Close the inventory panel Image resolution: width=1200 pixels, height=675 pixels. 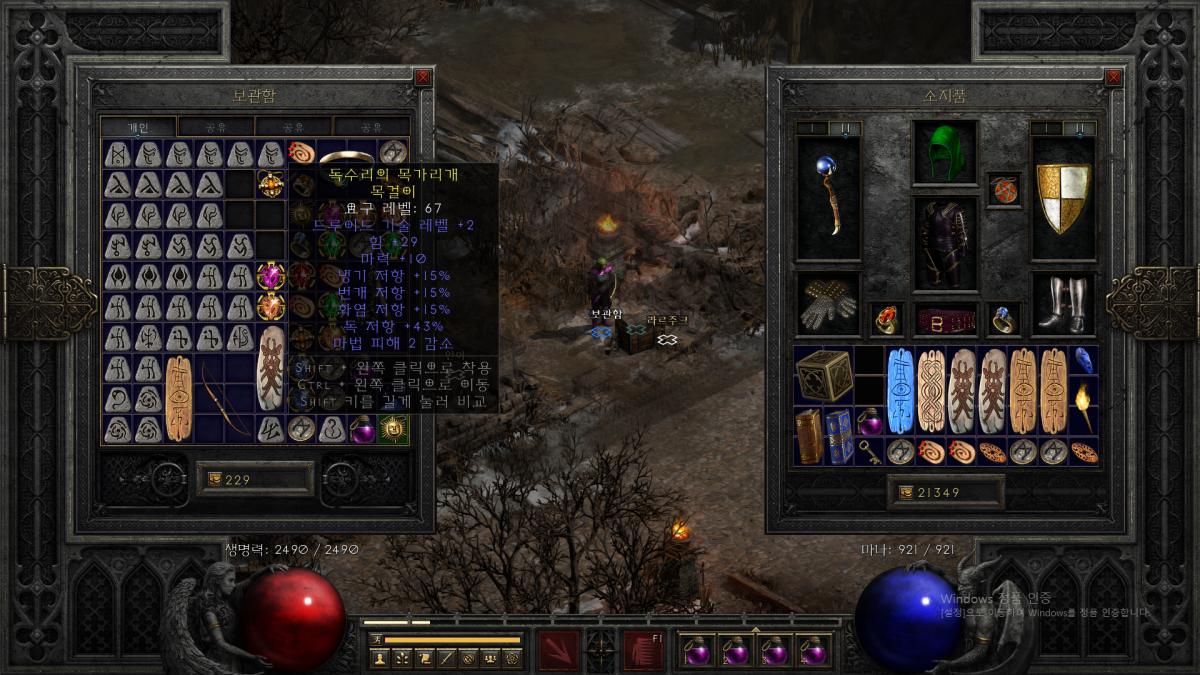click(x=1113, y=76)
